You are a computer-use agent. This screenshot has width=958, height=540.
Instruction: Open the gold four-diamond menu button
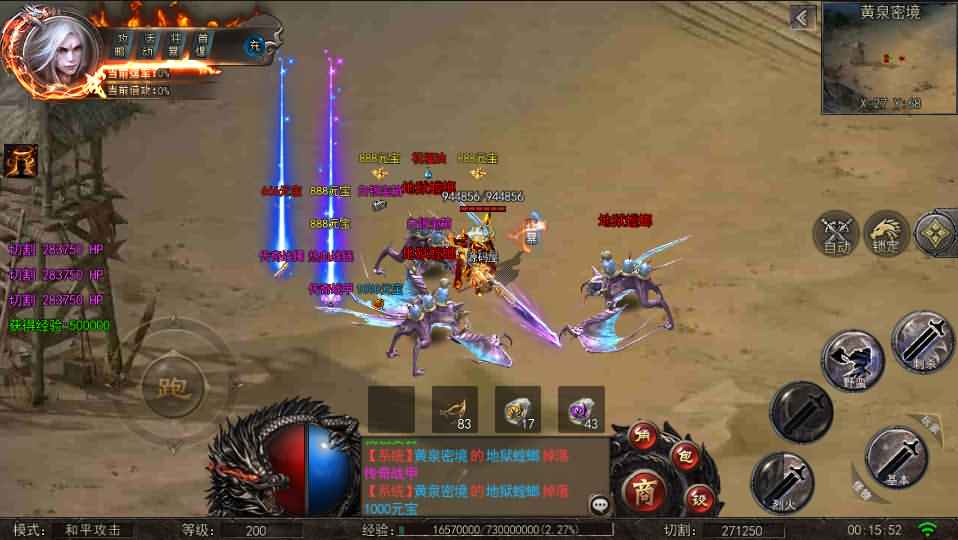point(937,233)
